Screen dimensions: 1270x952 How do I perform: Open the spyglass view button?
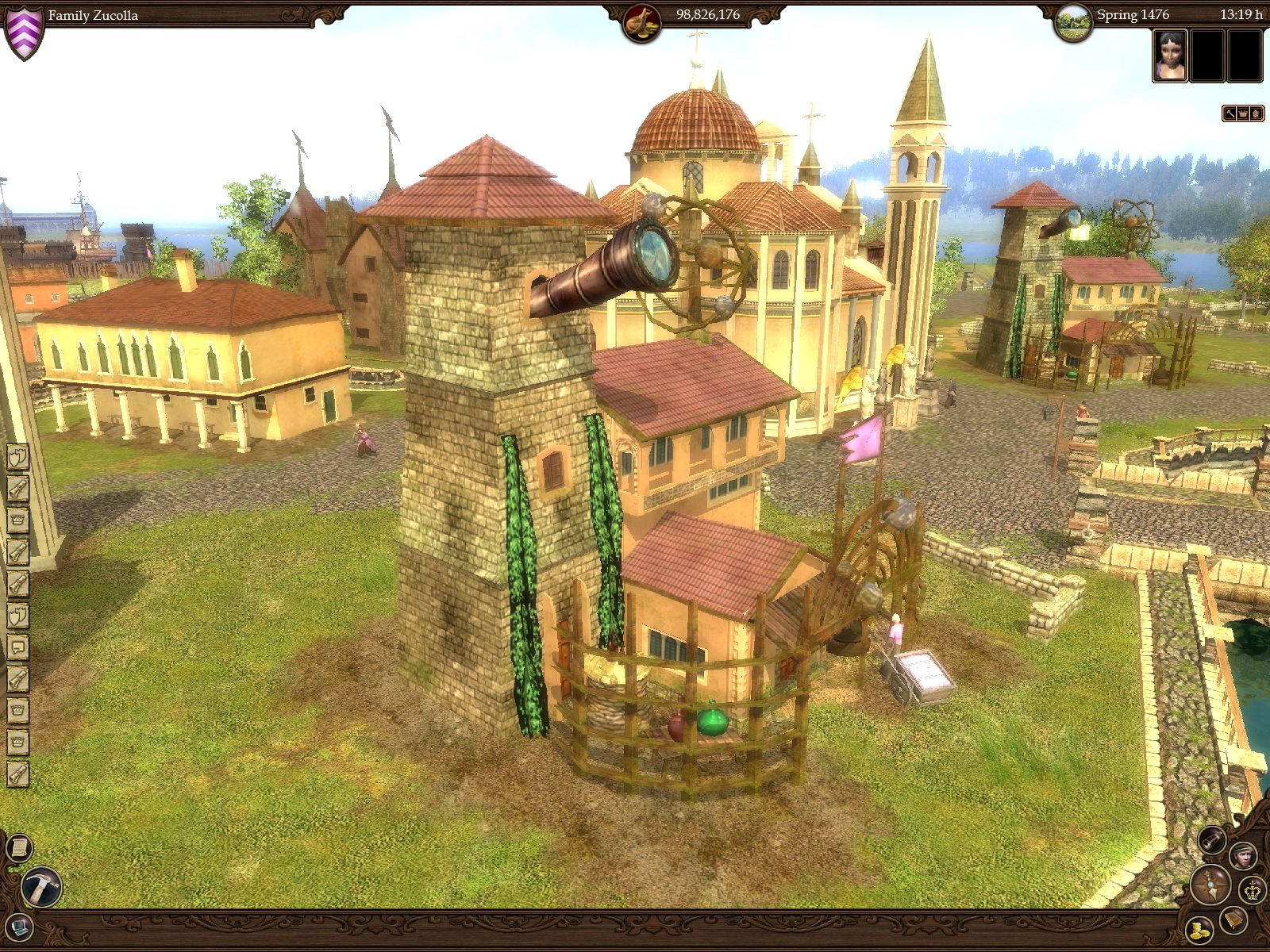1212,840
